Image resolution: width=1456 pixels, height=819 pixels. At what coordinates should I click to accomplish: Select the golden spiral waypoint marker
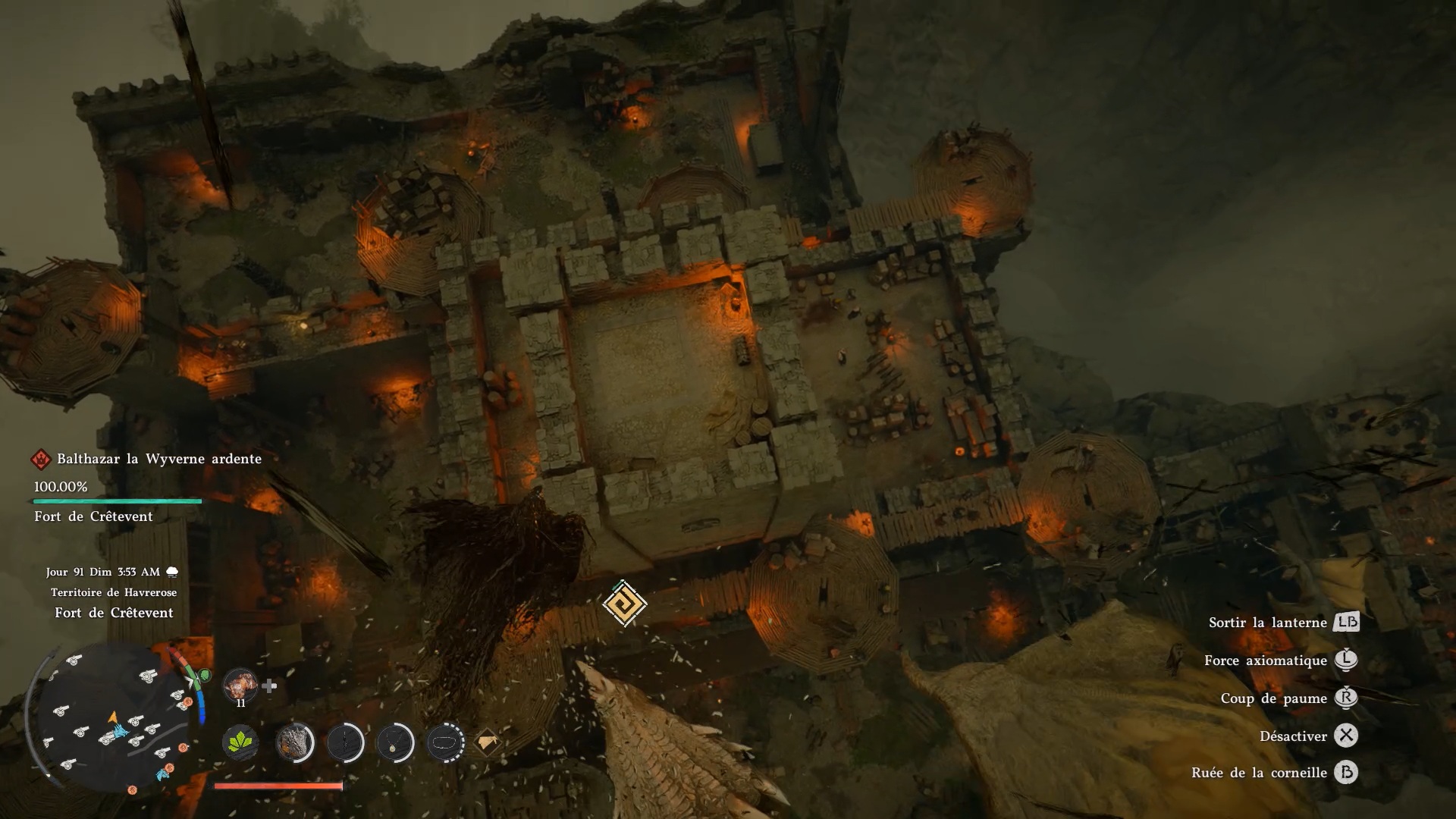click(x=624, y=604)
